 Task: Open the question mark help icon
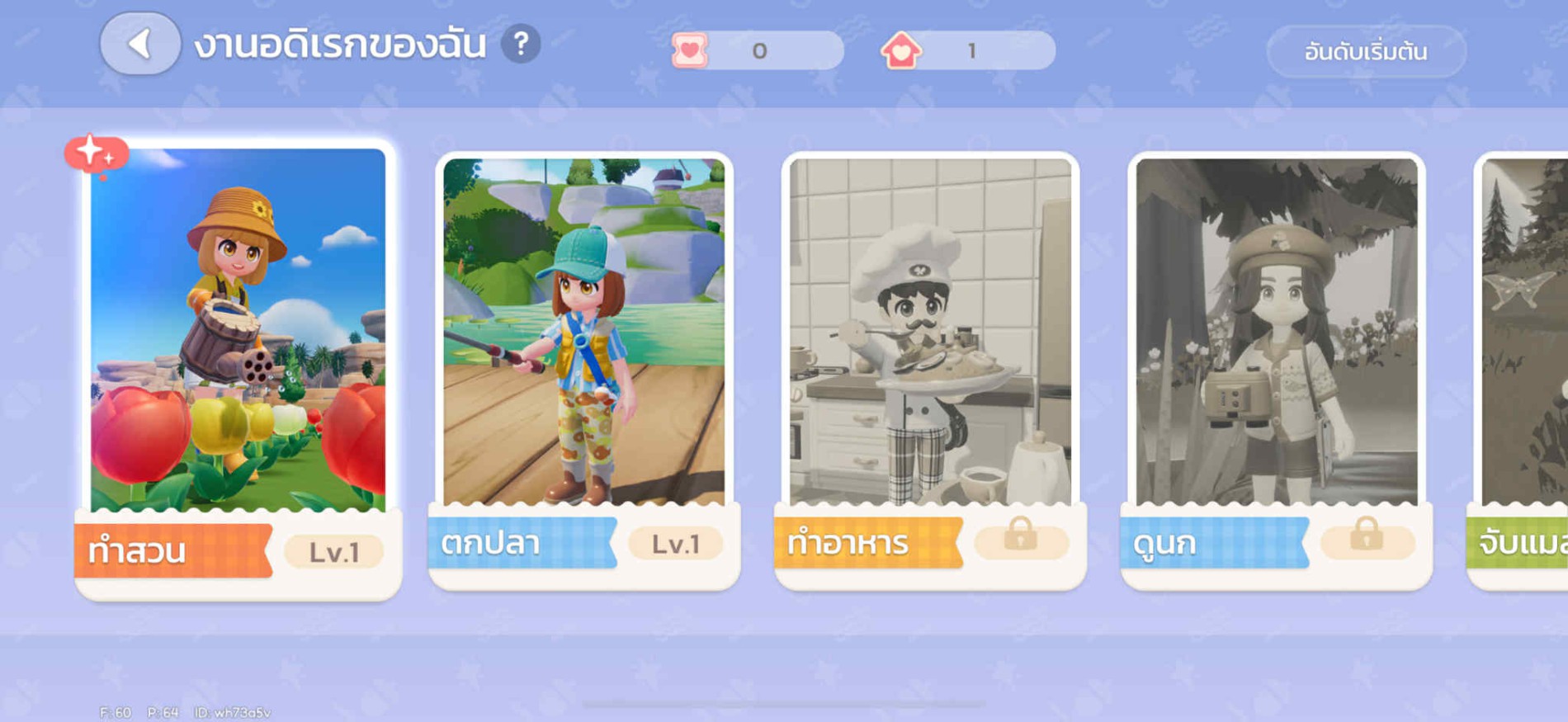[521, 44]
